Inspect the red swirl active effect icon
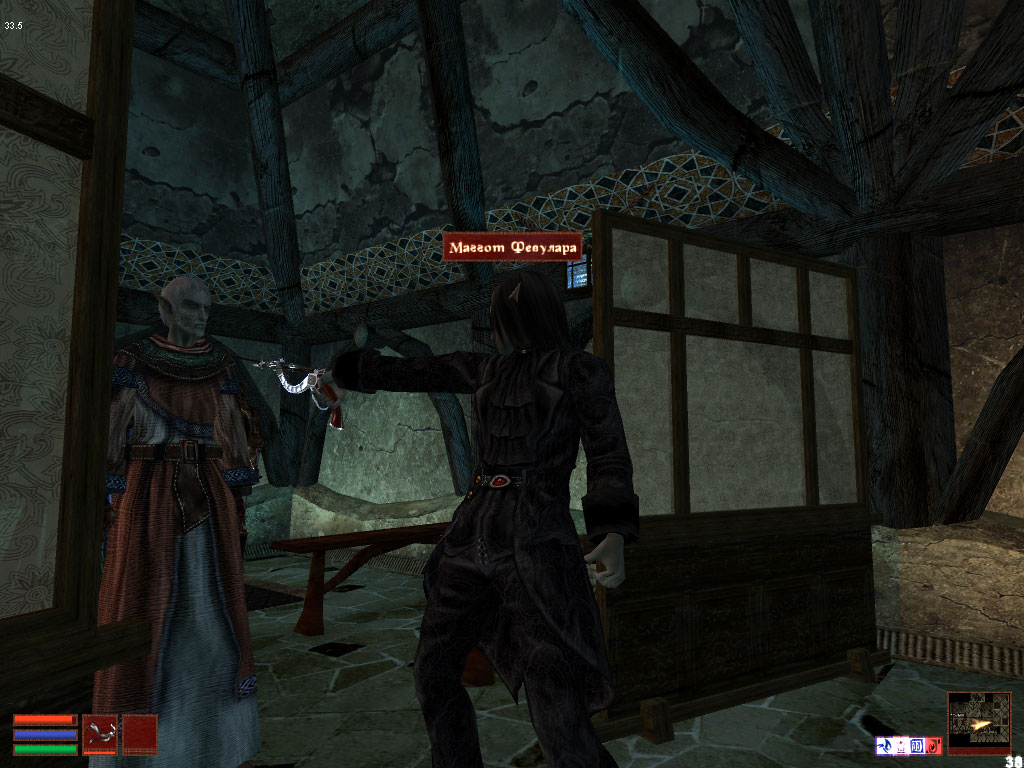This screenshot has height=768, width=1024. (934, 745)
